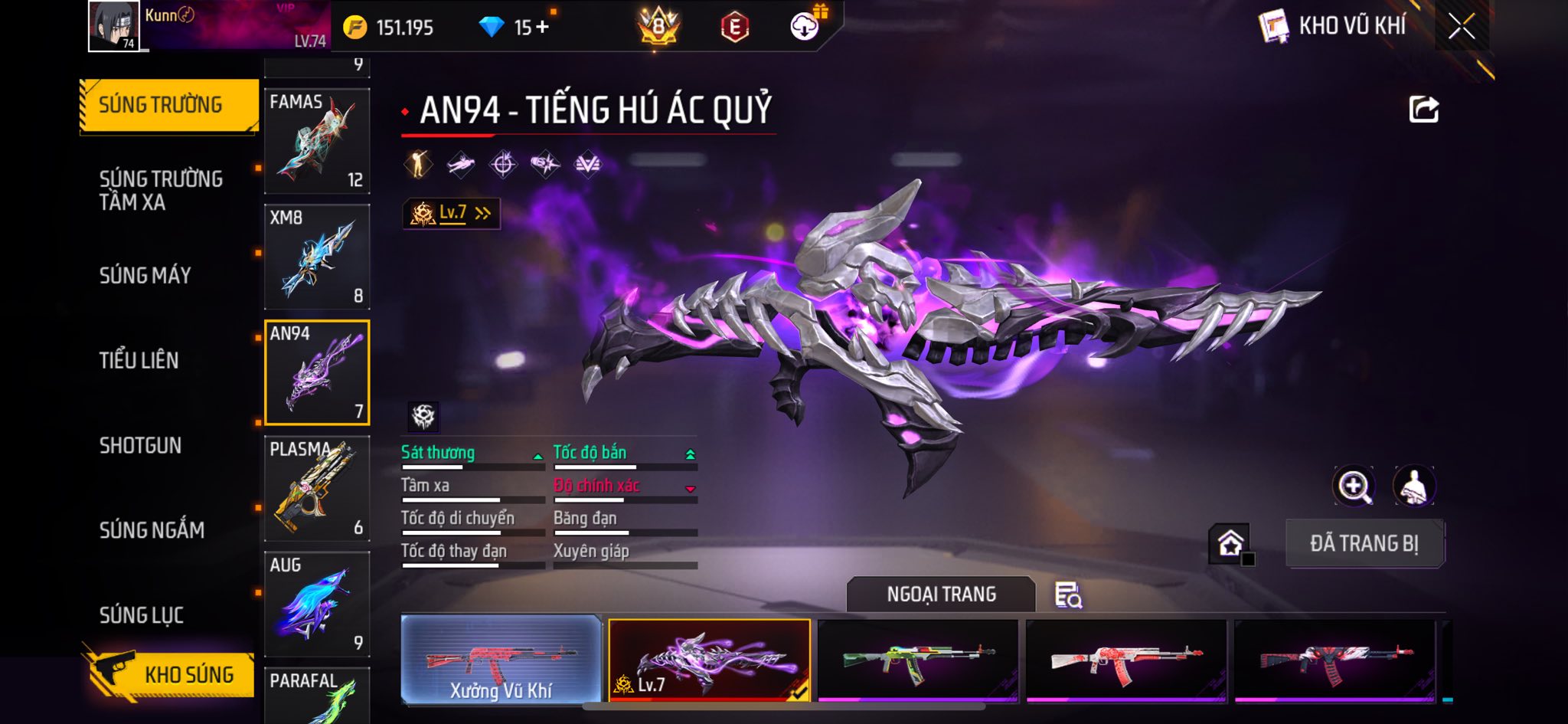1568x724 pixels.
Task: Show the Súng Lục category
Action: click(142, 614)
